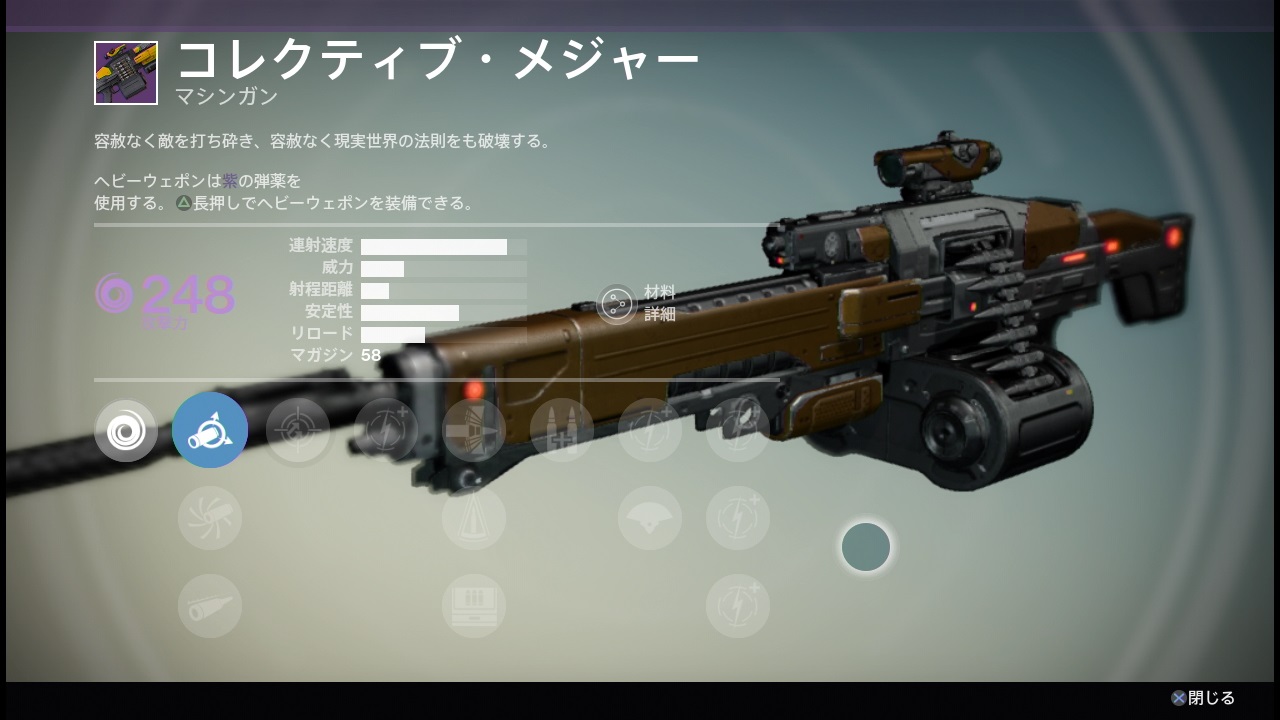The width and height of the screenshot is (1280, 720).
Task: Select the leaf-shaped perk node
Action: pyautogui.click(x=738, y=431)
